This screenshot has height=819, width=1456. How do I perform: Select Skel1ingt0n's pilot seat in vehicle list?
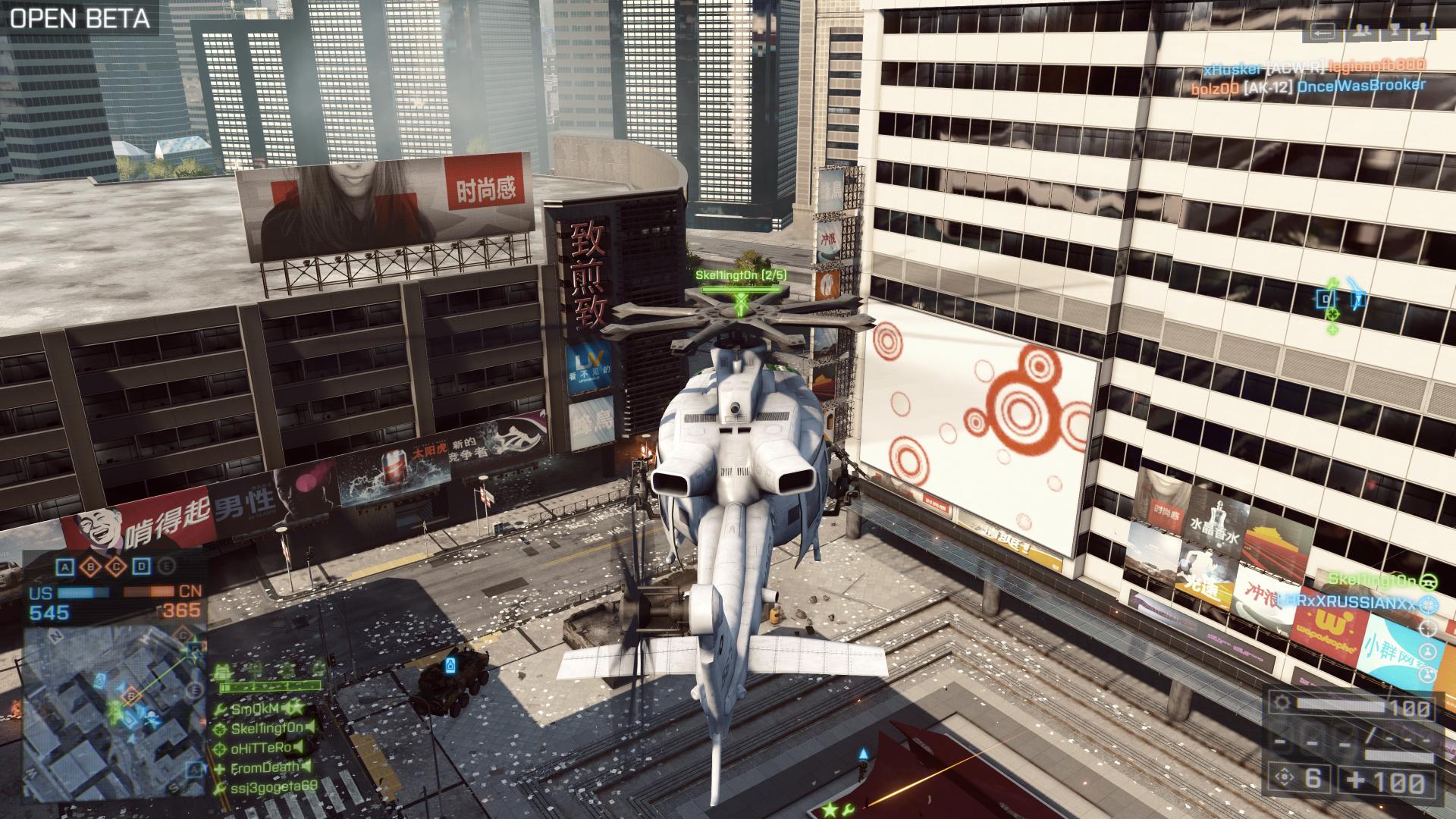tap(1373, 581)
